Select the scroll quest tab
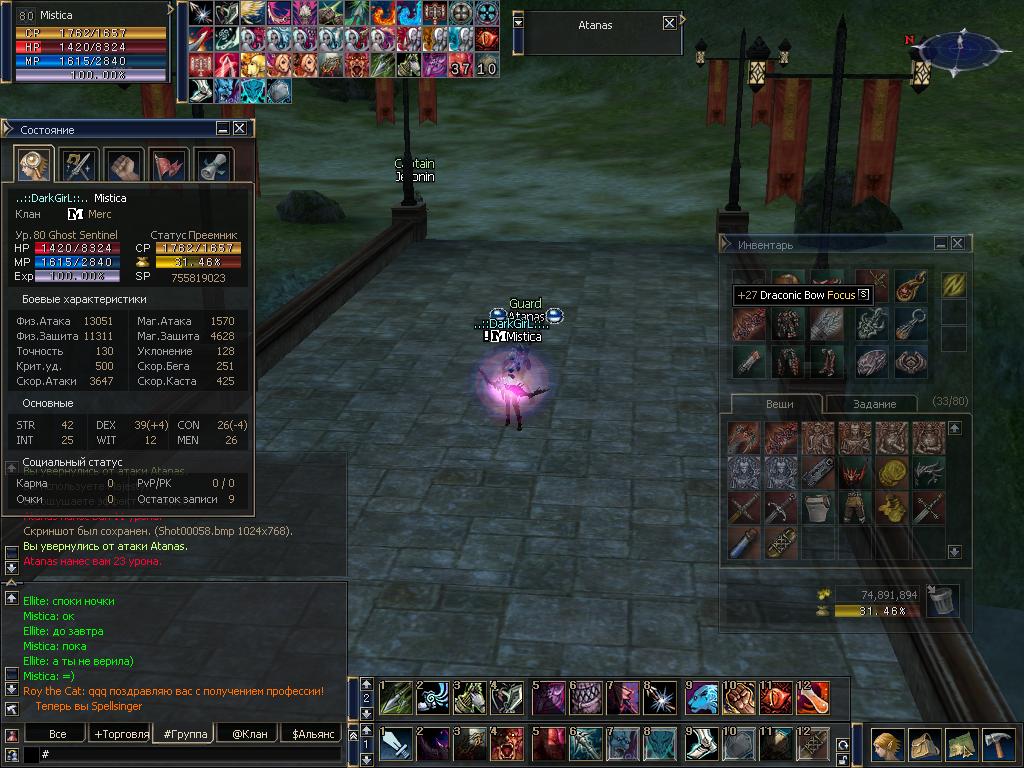This screenshot has width=1024, height=768. (x=214, y=165)
